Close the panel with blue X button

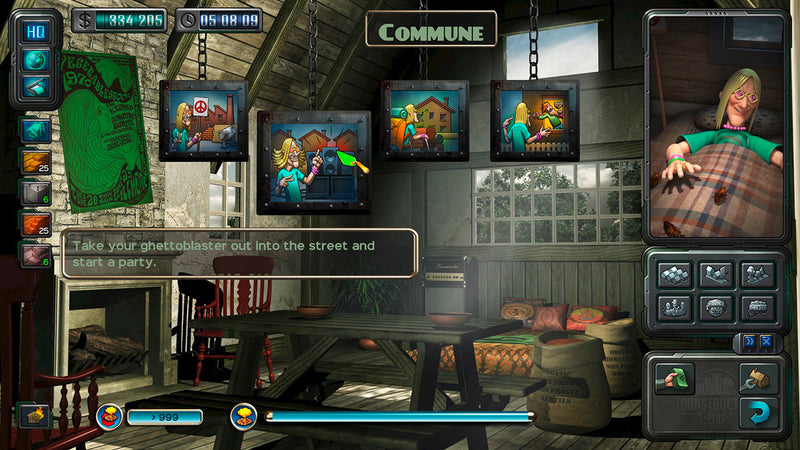766,341
